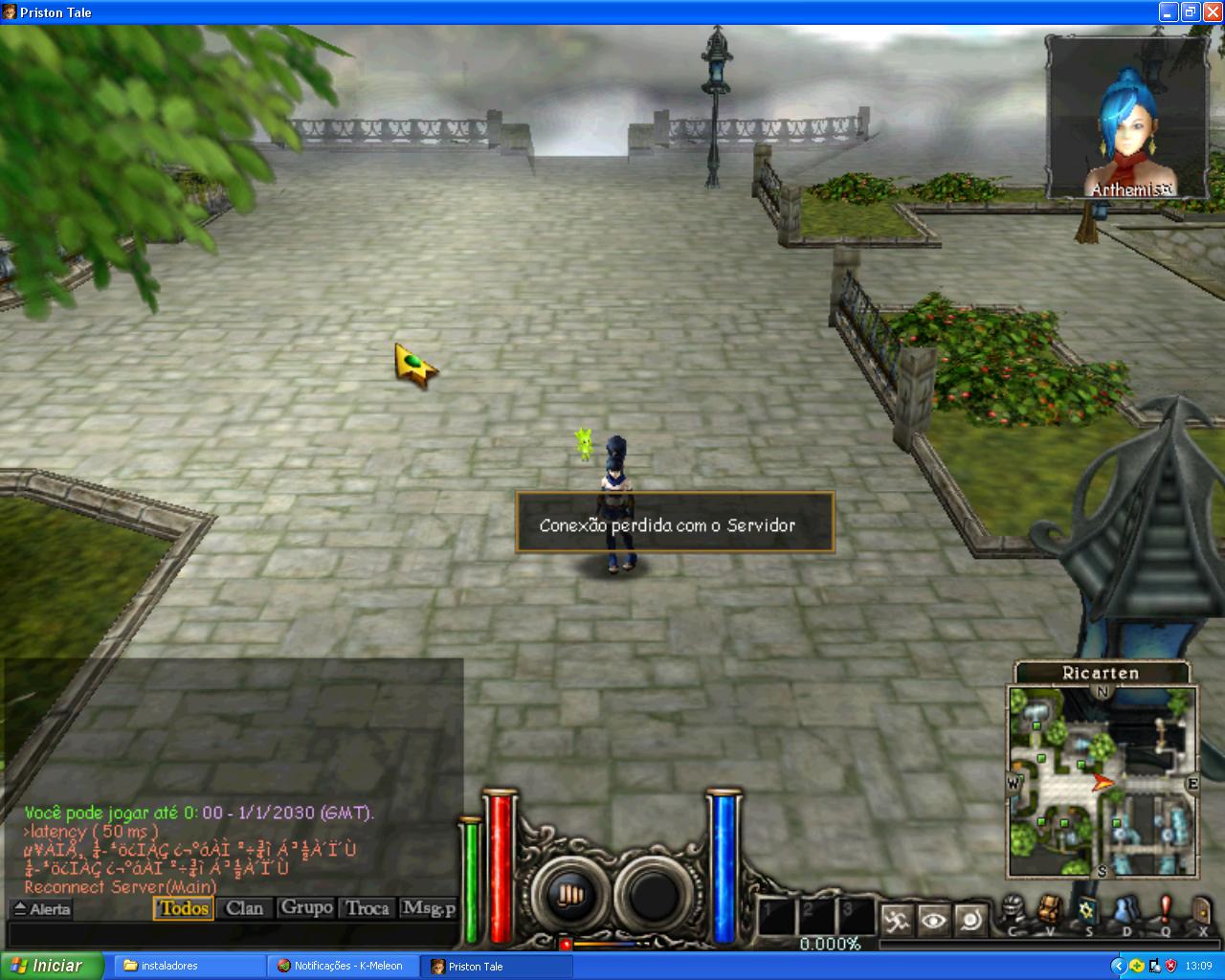Switch to the Todos chat tab
This screenshot has height=980, width=1225.
pos(184,908)
